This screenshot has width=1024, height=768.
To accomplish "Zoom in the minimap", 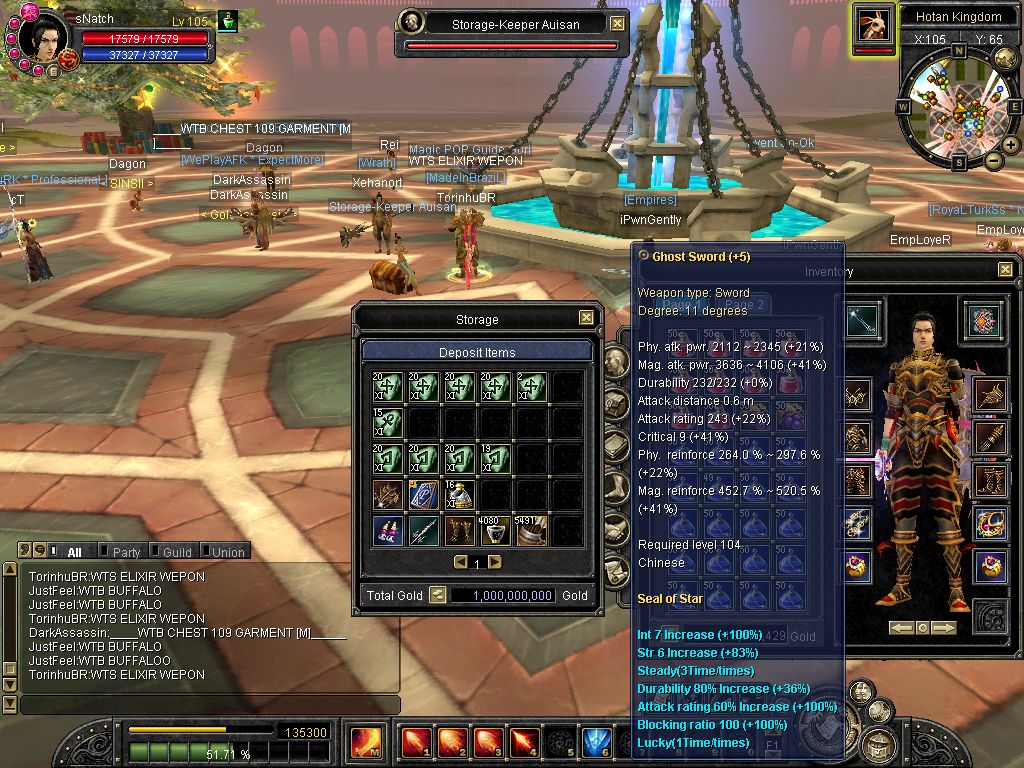I will (x=1010, y=145).
